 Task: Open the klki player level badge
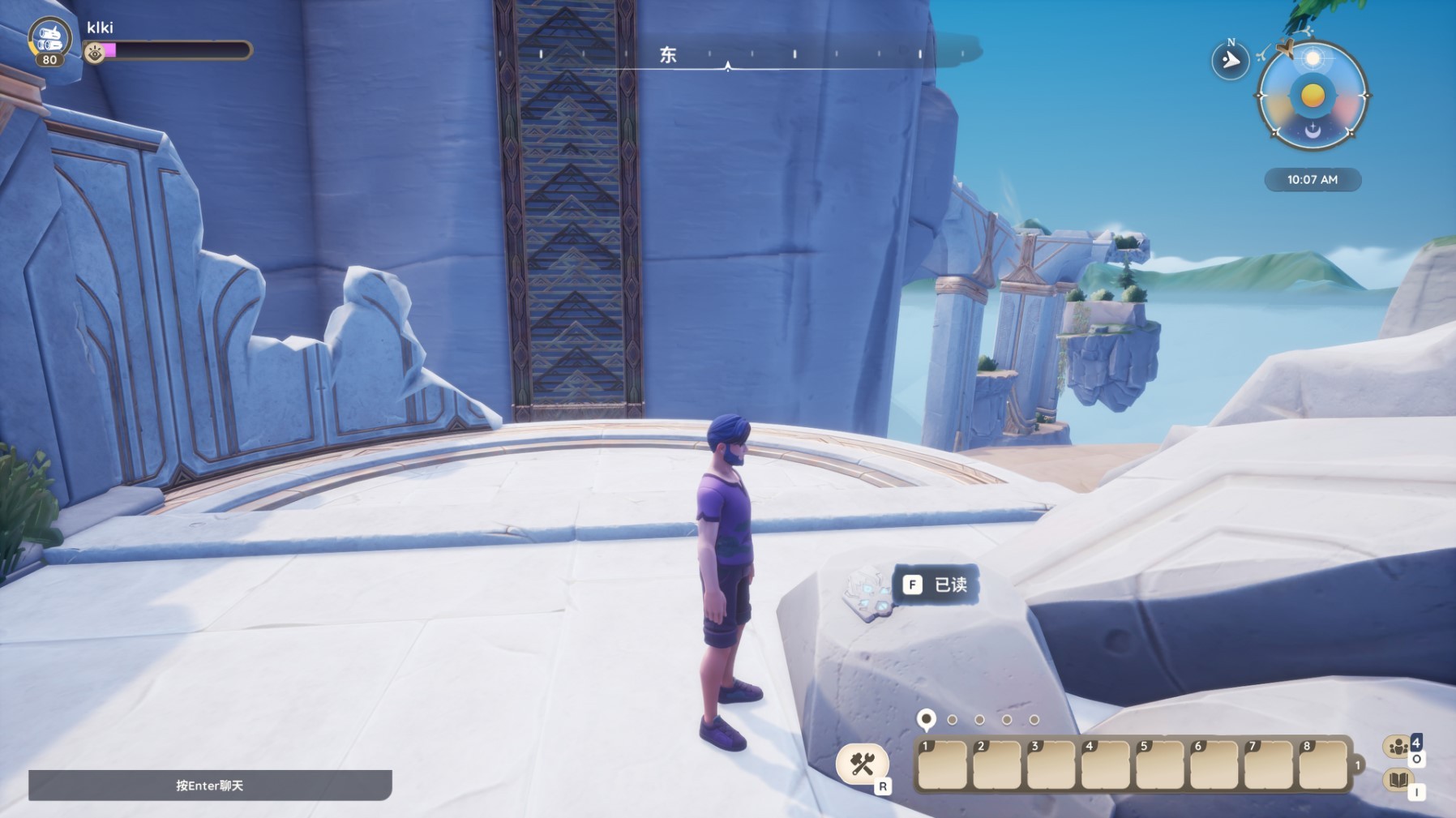(49, 42)
